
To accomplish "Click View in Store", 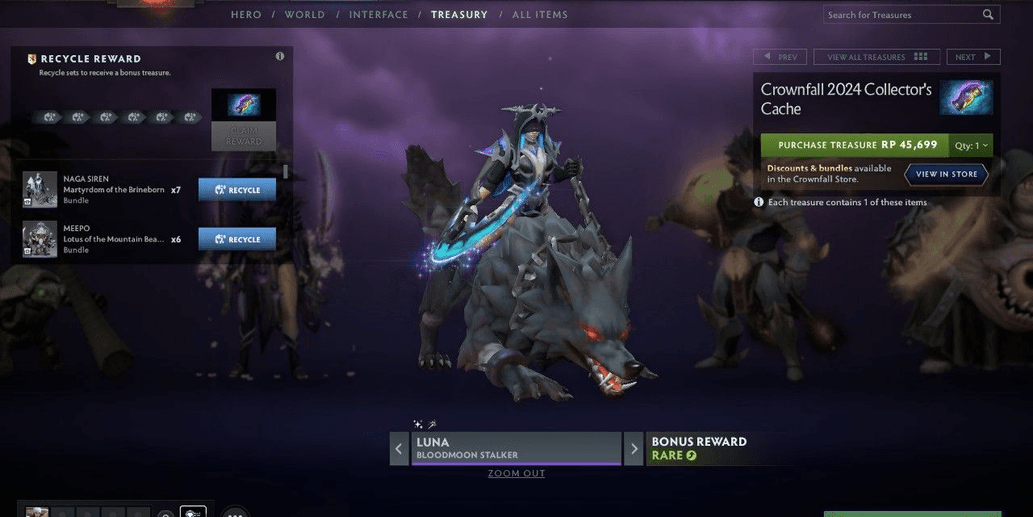I will tap(946, 174).
